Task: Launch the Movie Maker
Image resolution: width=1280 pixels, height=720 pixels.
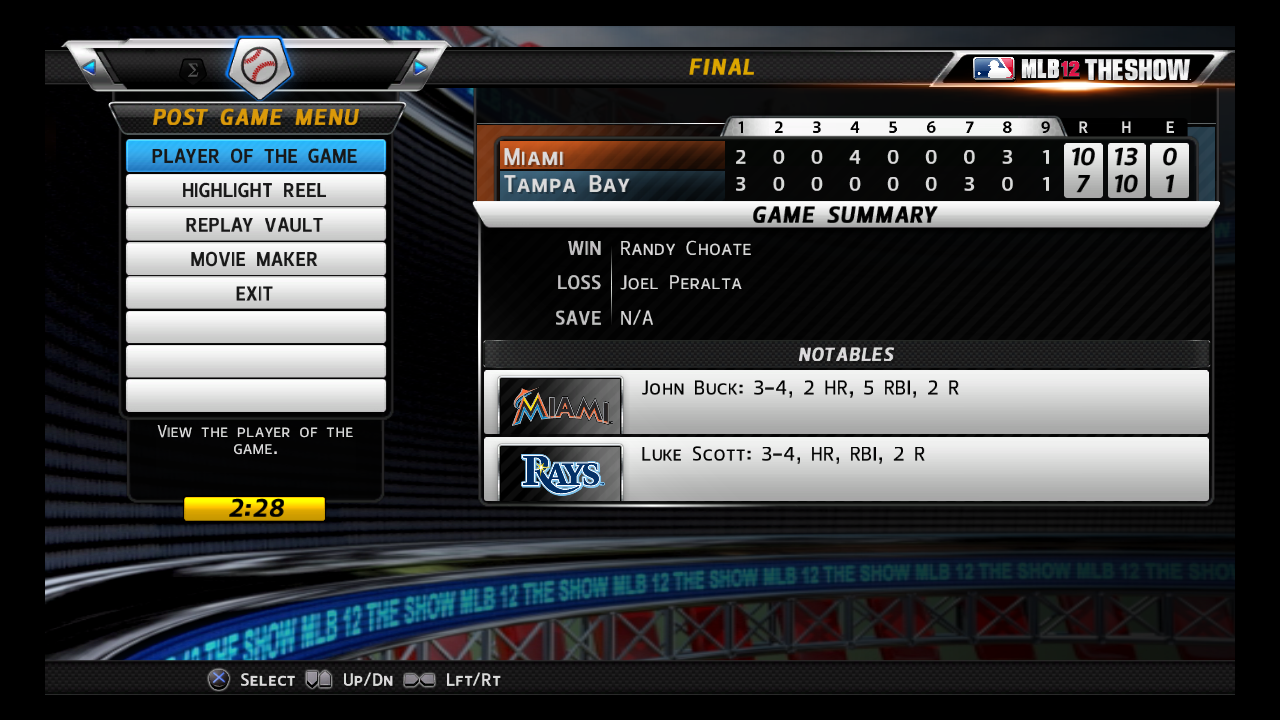Action: [x=255, y=259]
